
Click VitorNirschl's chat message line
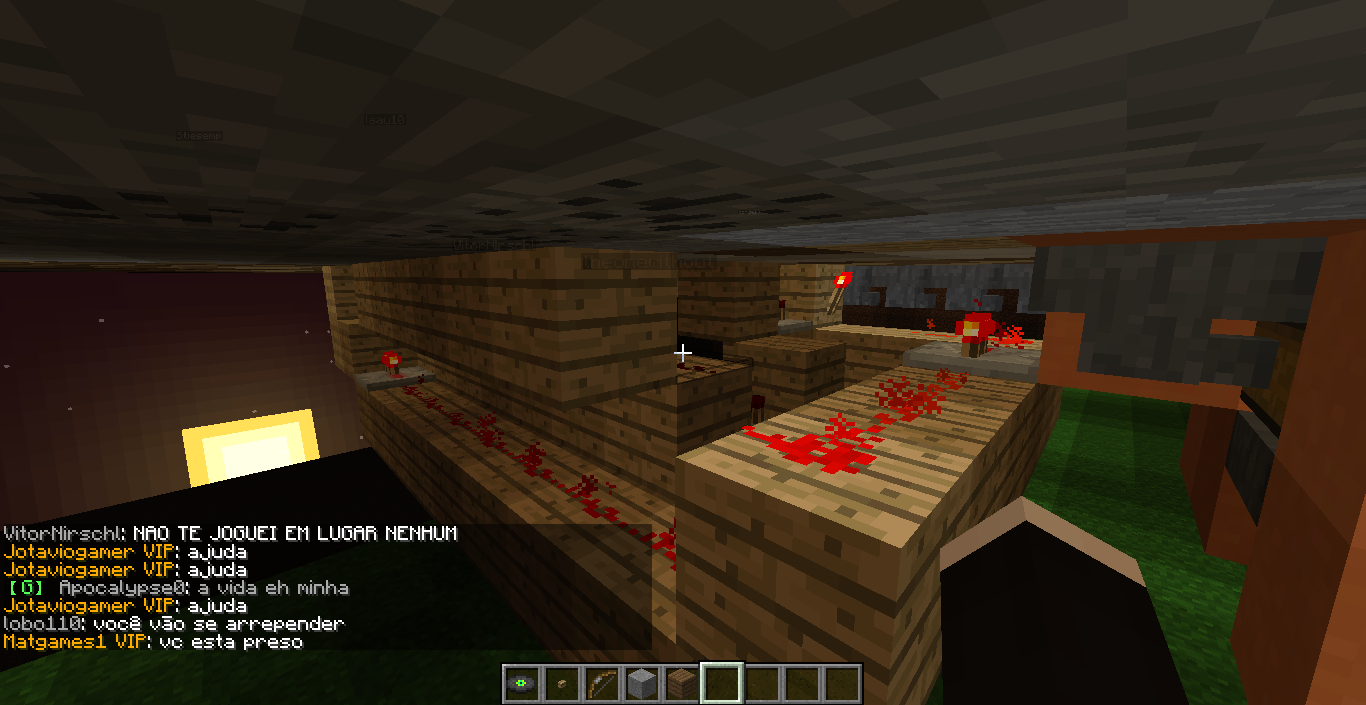coord(230,534)
